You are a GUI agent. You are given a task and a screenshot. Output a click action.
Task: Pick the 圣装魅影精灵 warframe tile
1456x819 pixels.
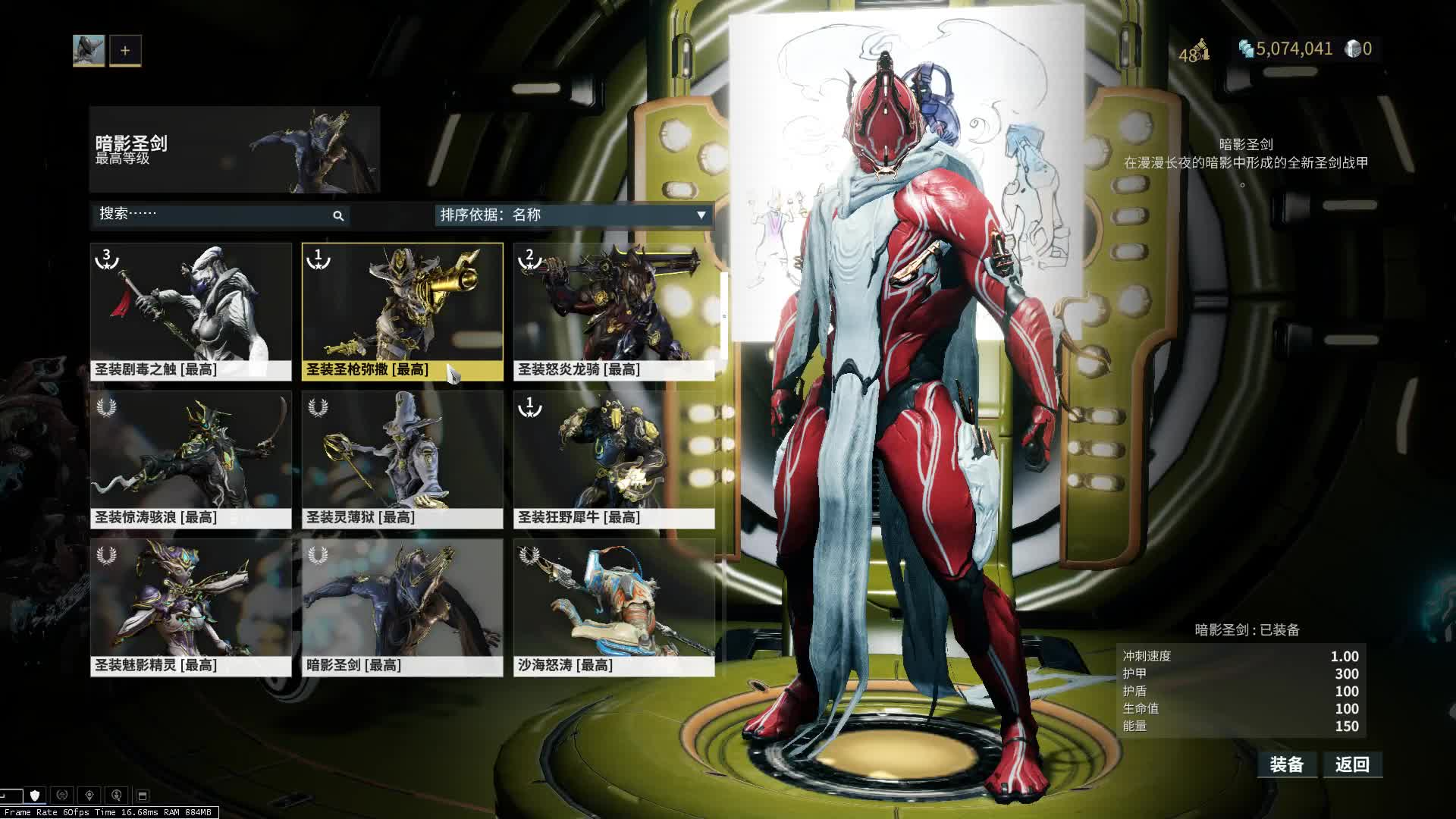pyautogui.click(x=190, y=607)
